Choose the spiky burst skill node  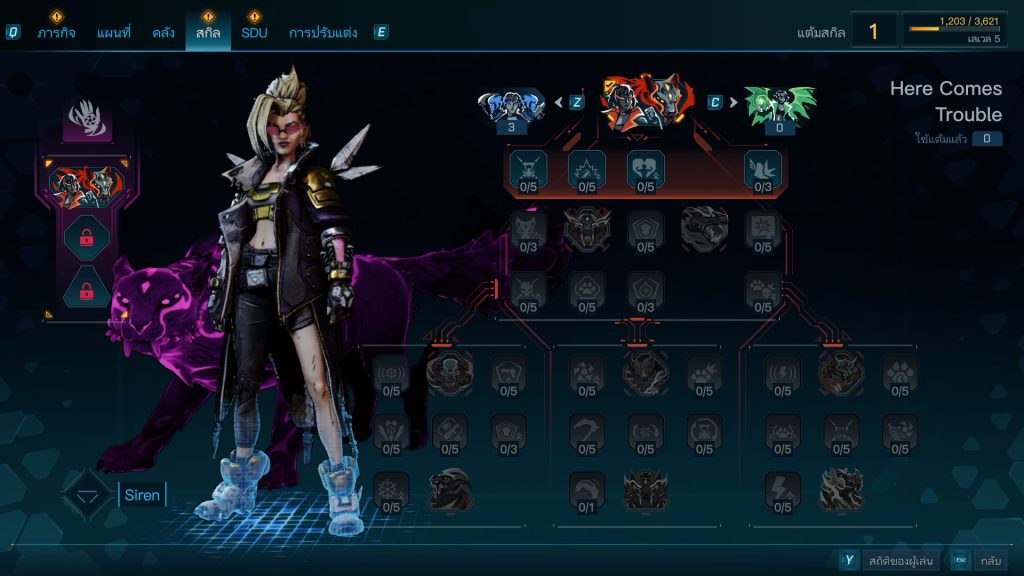(587, 170)
